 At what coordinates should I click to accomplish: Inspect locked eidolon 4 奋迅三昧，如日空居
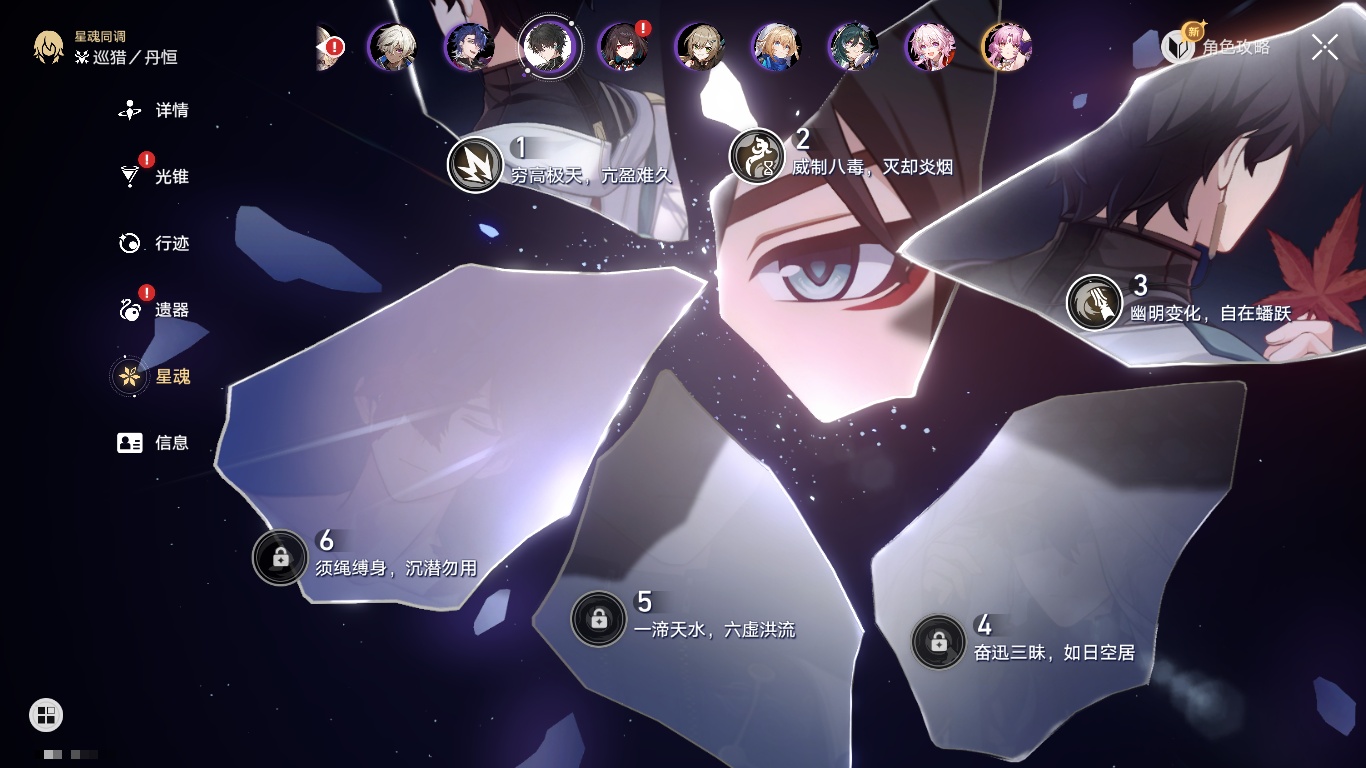(938, 642)
